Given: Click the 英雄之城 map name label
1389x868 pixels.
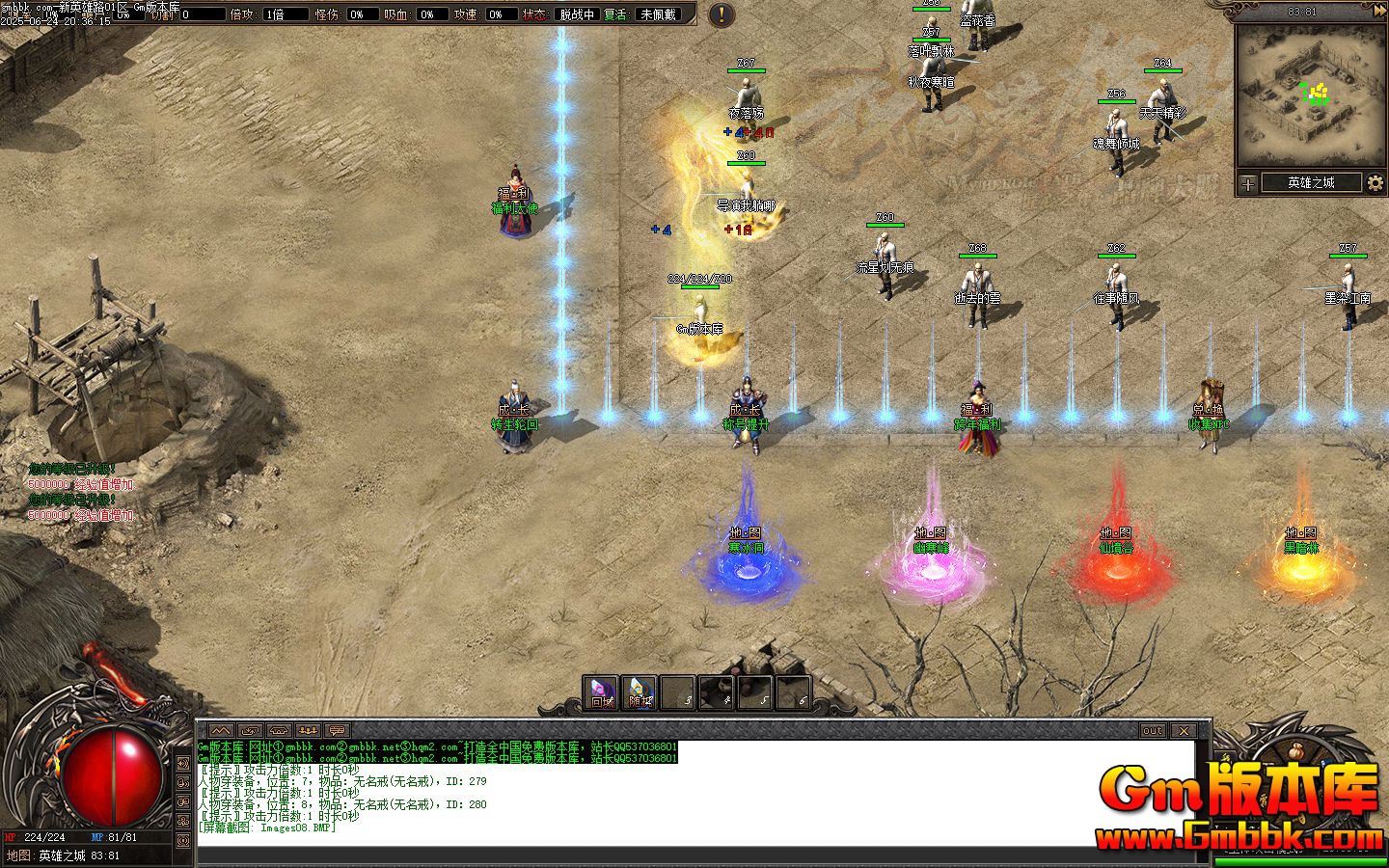Looking at the screenshot, I should tap(1311, 182).
